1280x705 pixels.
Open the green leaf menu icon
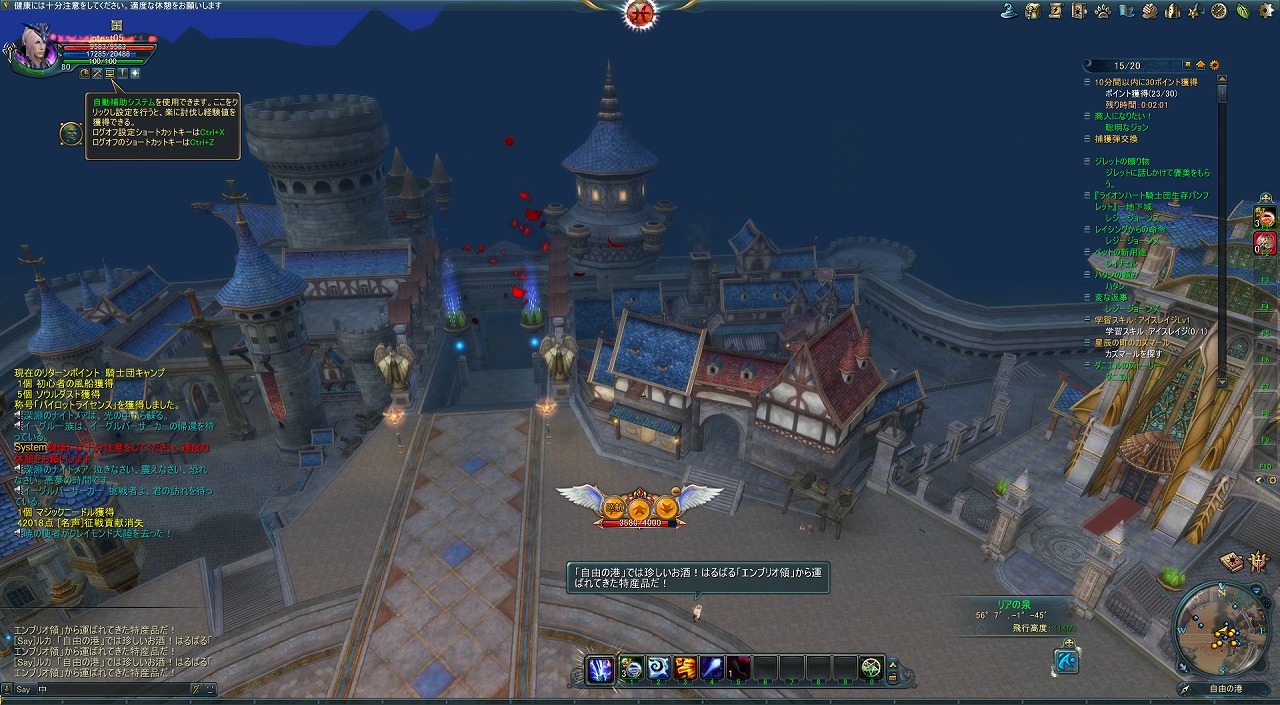[1242, 11]
